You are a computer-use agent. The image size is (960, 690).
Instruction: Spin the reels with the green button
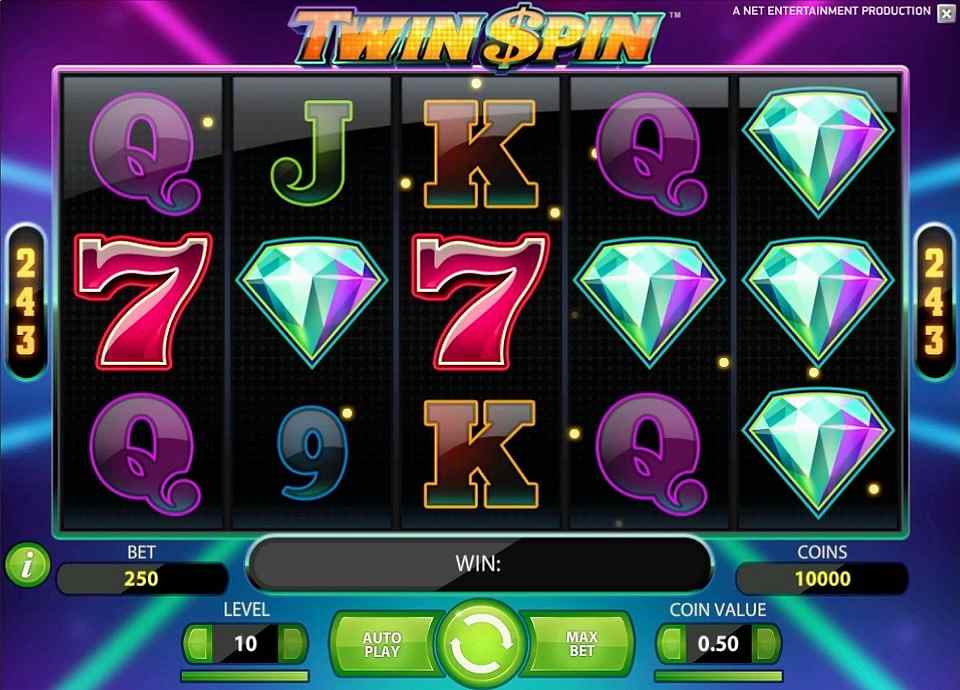pyautogui.click(x=481, y=644)
